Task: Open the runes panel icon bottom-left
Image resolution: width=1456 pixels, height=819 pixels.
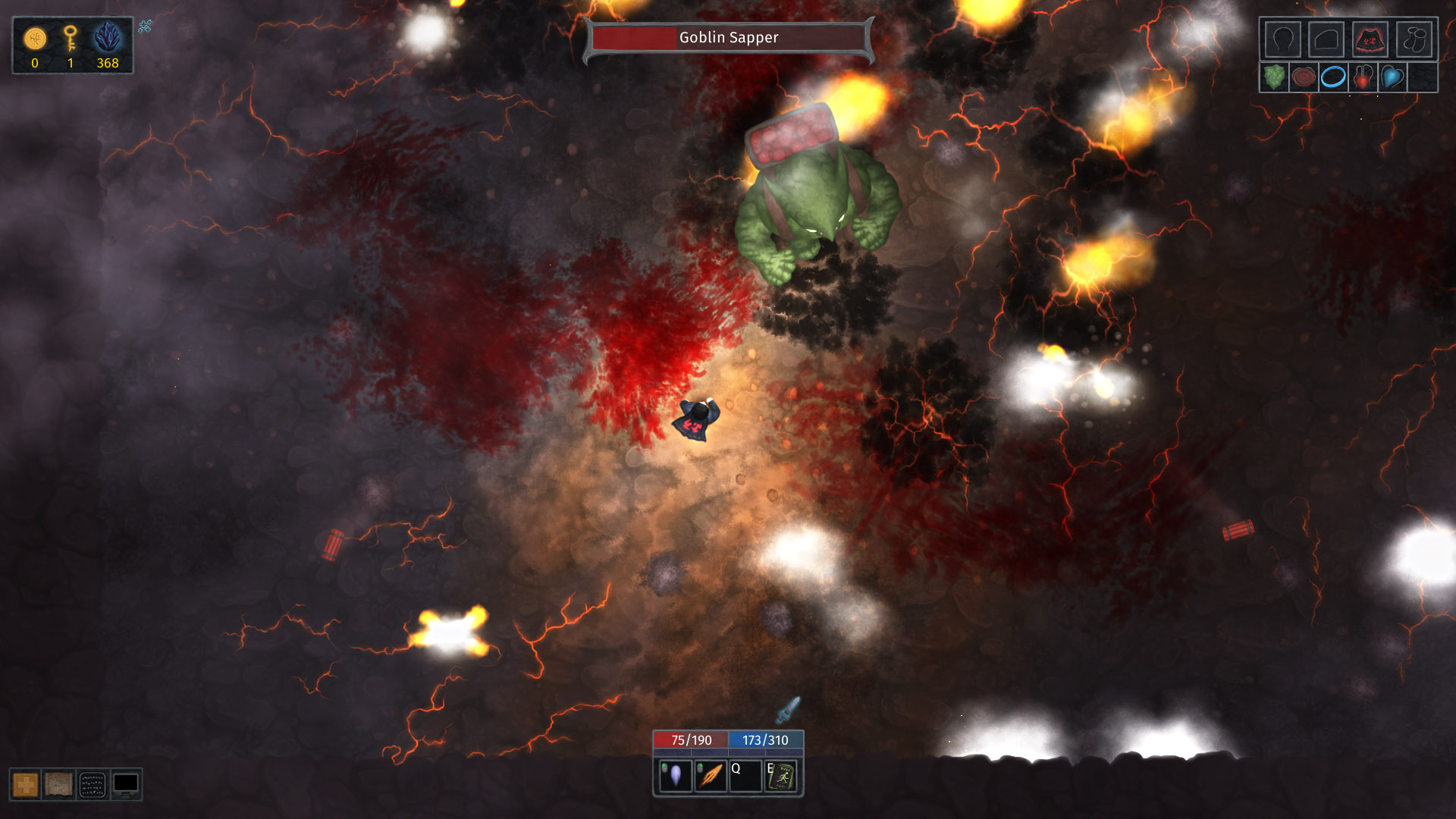Action: point(91,785)
